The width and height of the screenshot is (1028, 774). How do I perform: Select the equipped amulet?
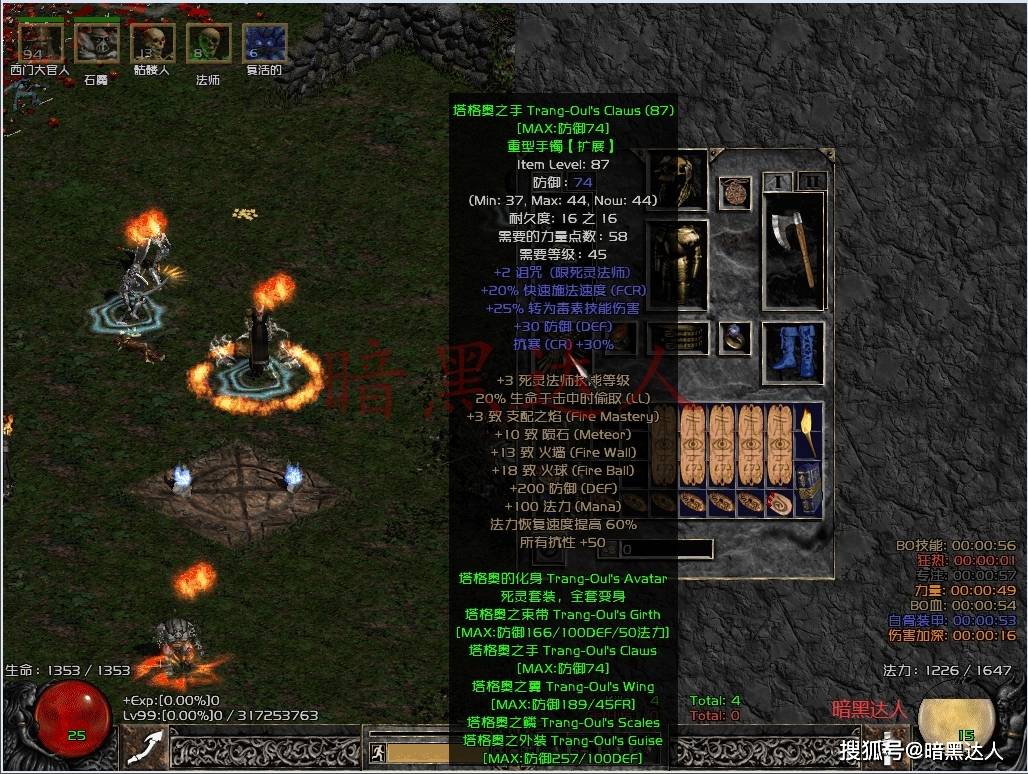(x=738, y=191)
